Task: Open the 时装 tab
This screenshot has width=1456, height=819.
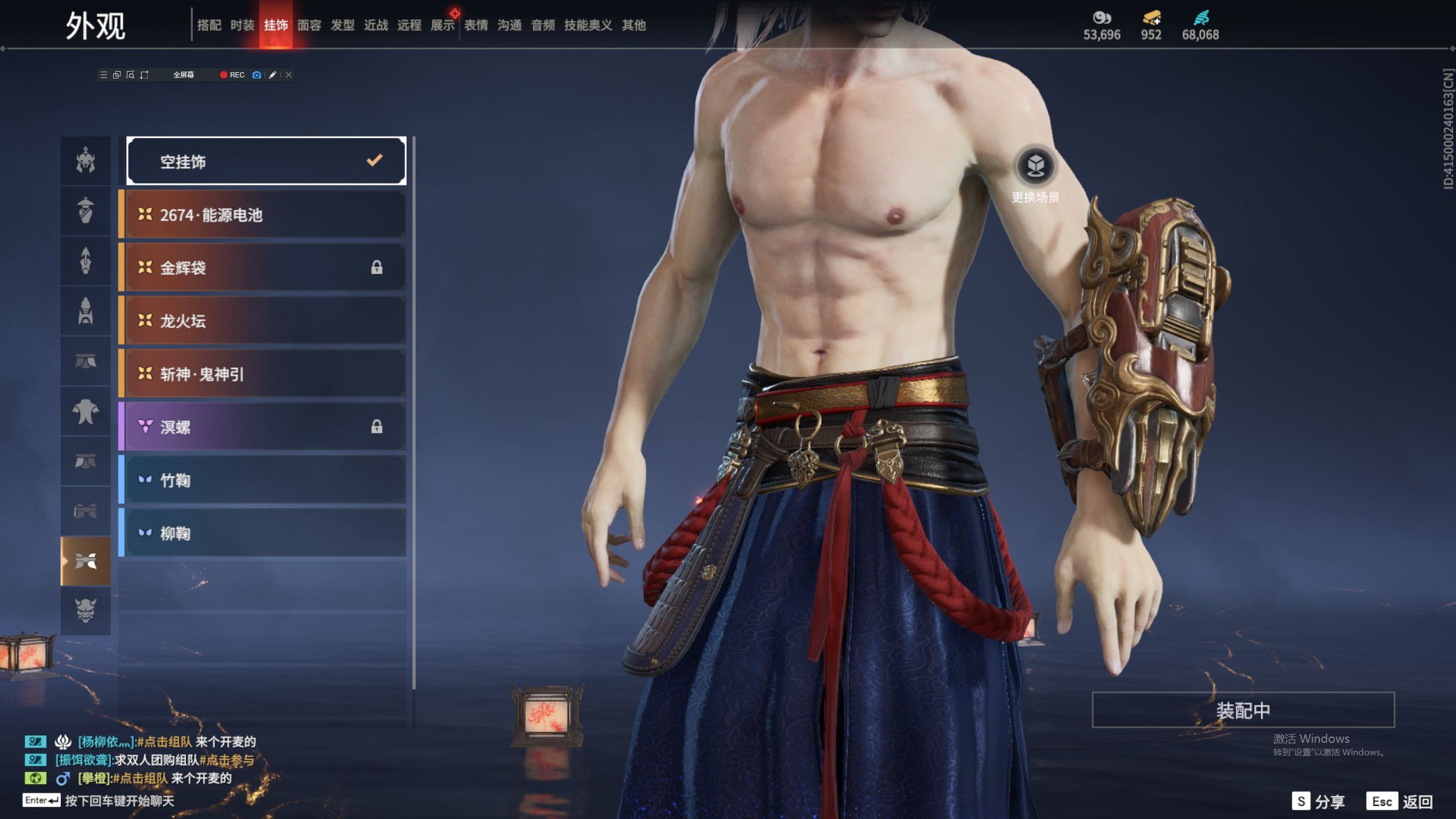Action: coord(242,25)
